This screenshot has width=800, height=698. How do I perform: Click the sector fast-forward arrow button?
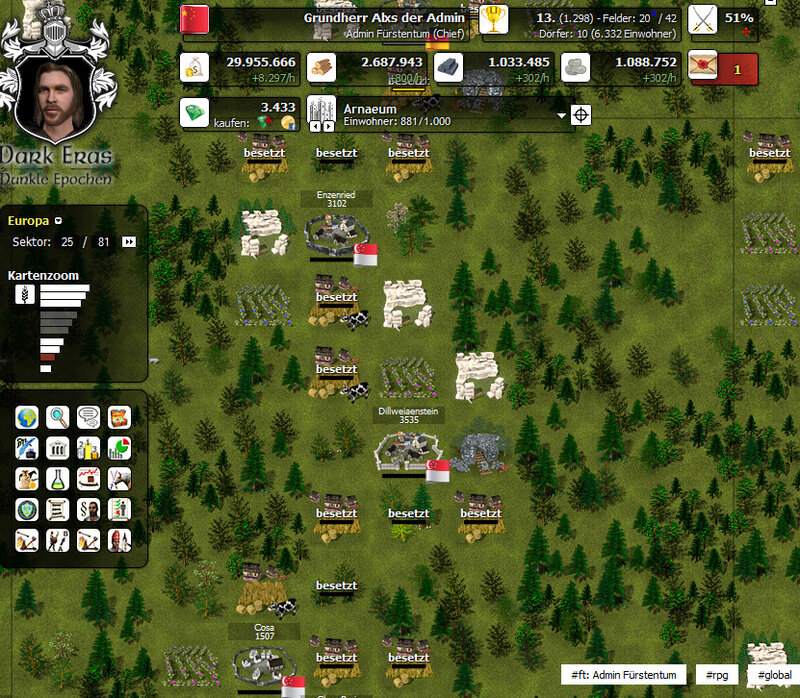[x=129, y=242]
